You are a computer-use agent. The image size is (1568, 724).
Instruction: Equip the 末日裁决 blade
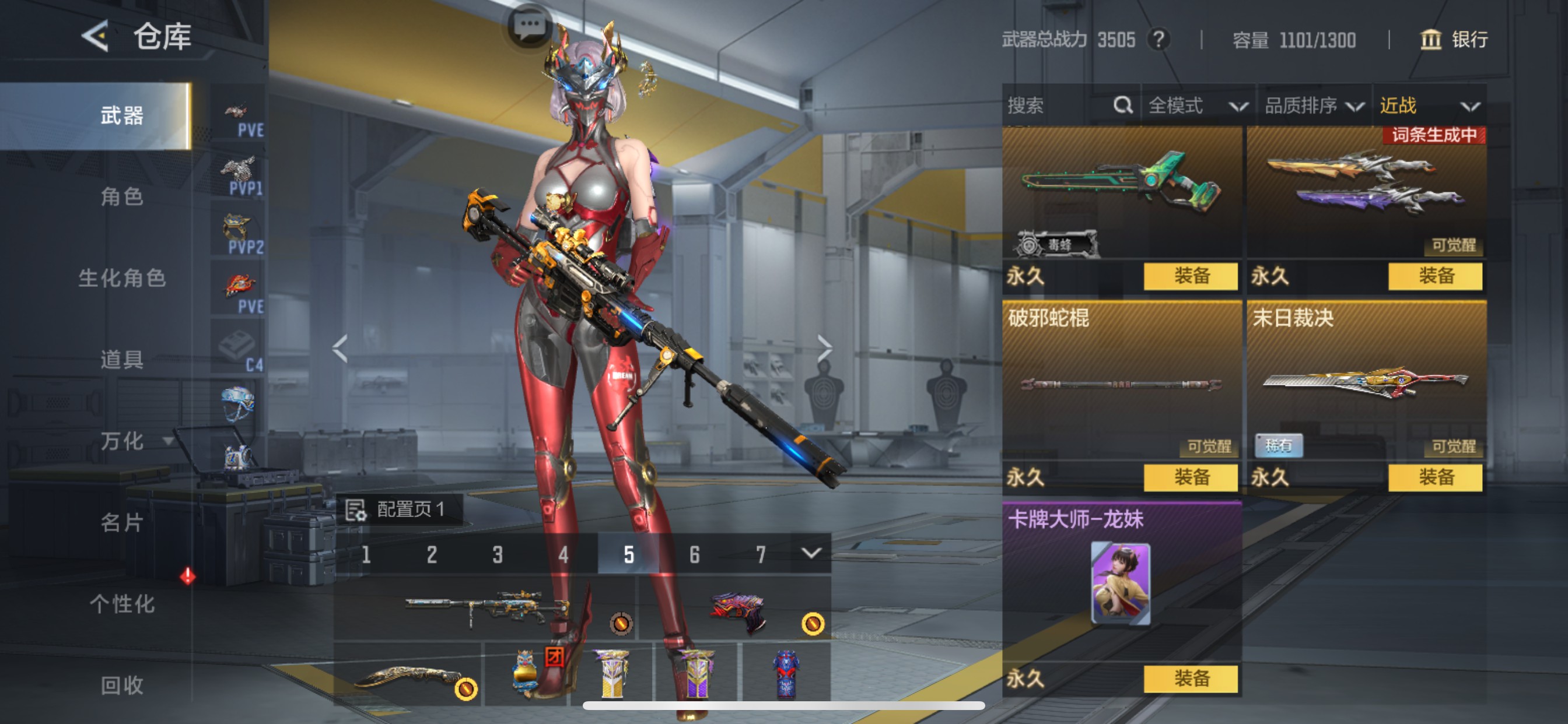(1434, 477)
